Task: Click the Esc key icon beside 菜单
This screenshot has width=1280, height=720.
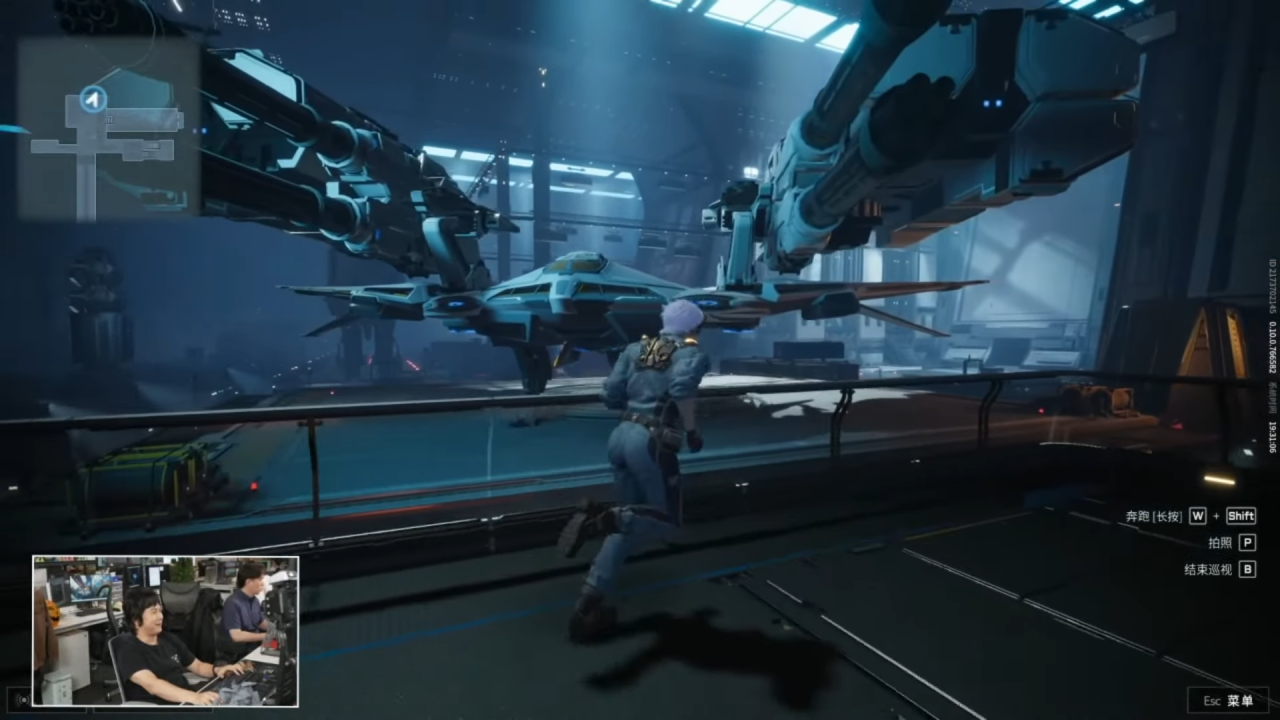Action: point(1213,701)
